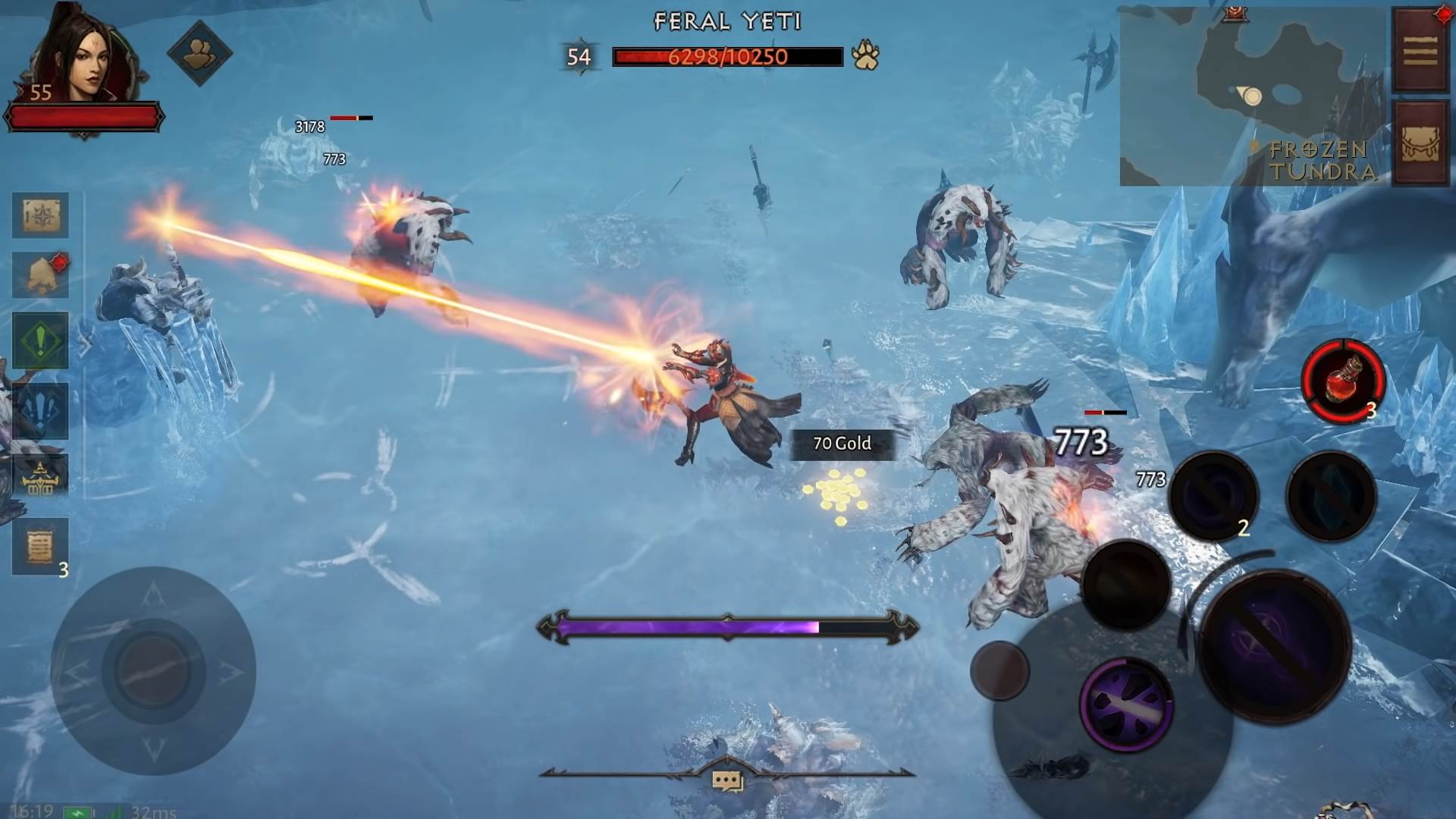The height and width of the screenshot is (819, 1456).
Task: Select the green exclamation quest alert icon
Action: (39, 341)
